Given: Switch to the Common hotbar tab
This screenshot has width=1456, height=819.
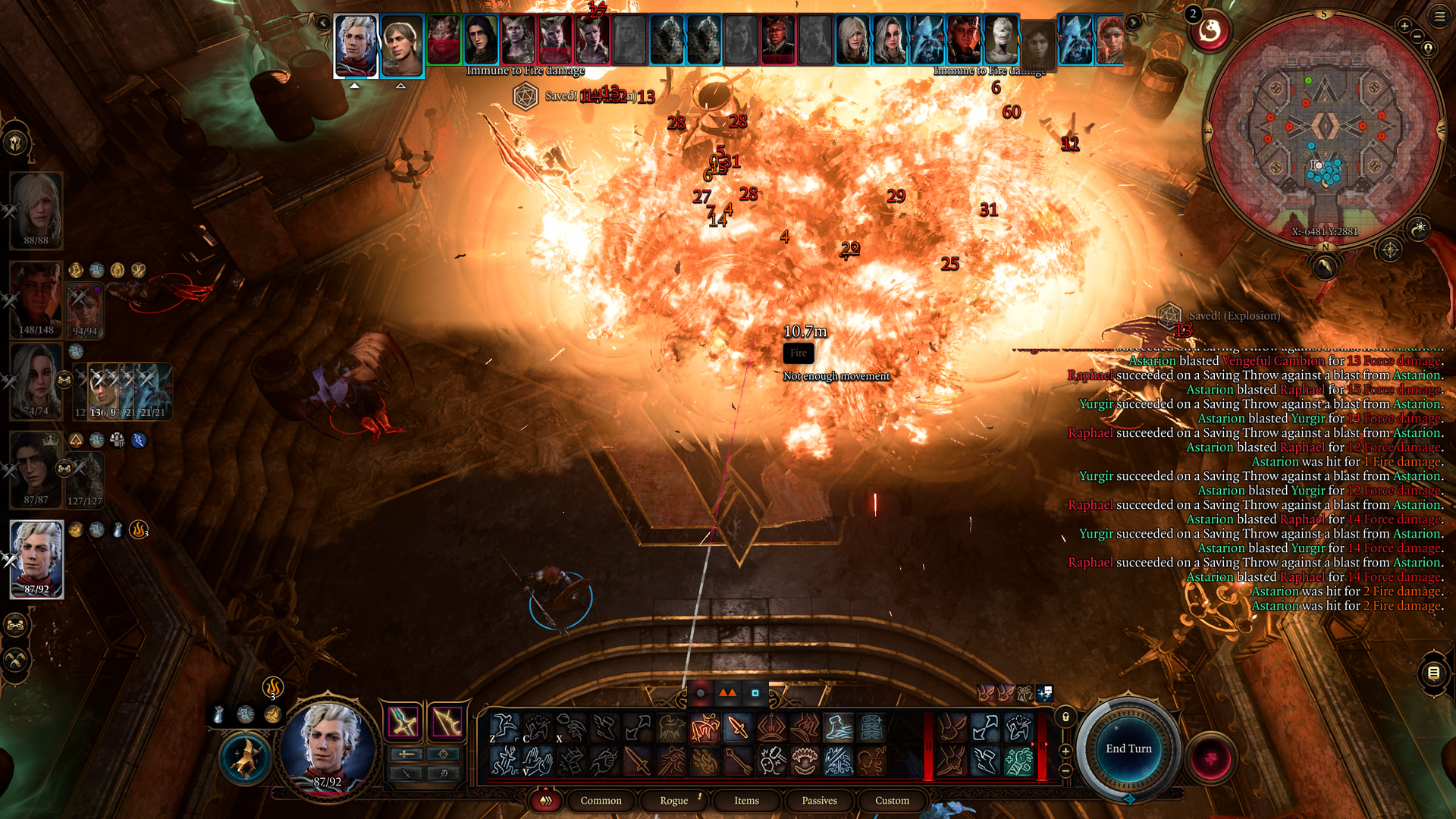Looking at the screenshot, I should click(x=601, y=801).
